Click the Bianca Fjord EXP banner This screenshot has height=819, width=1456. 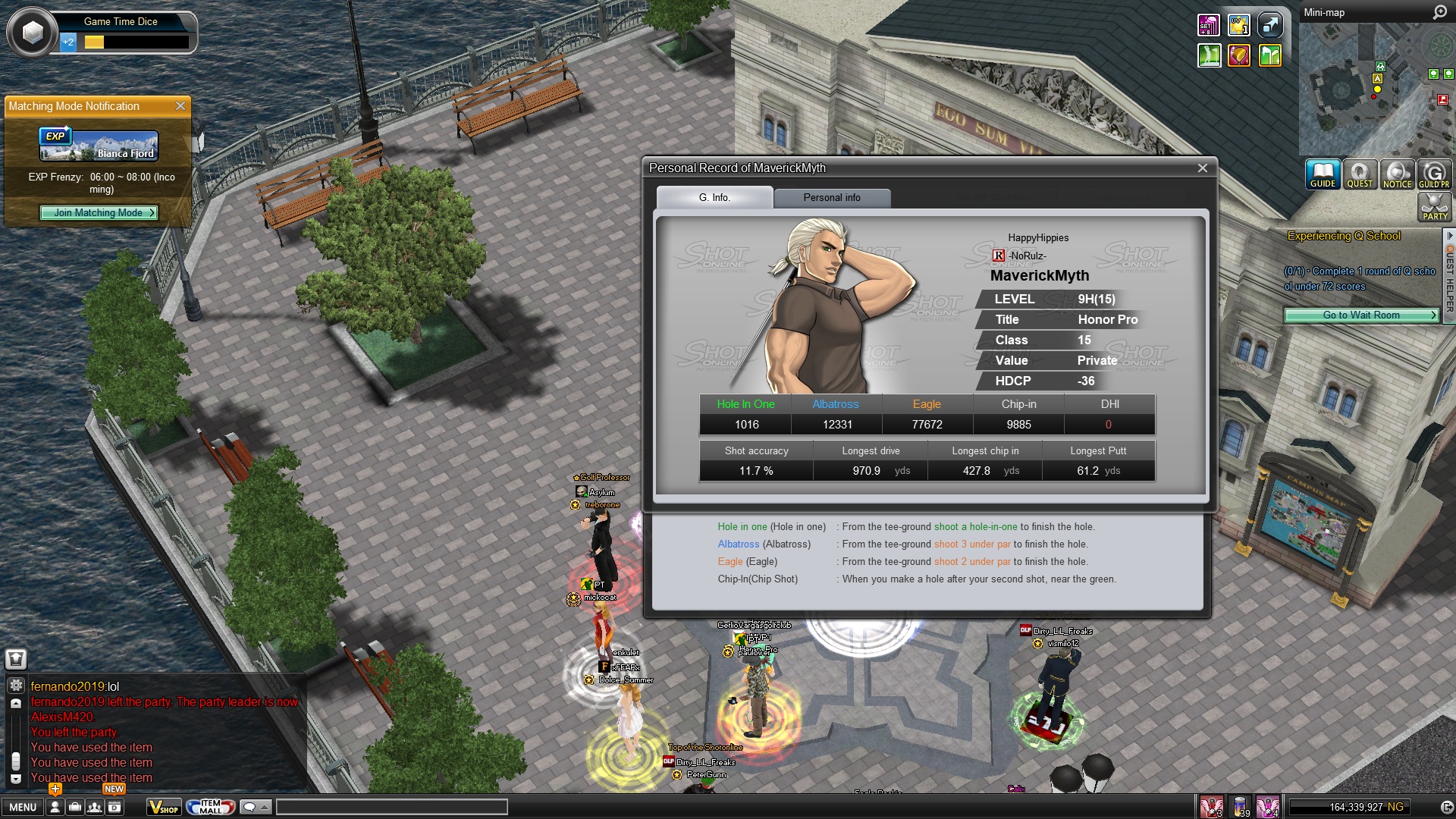point(99,146)
